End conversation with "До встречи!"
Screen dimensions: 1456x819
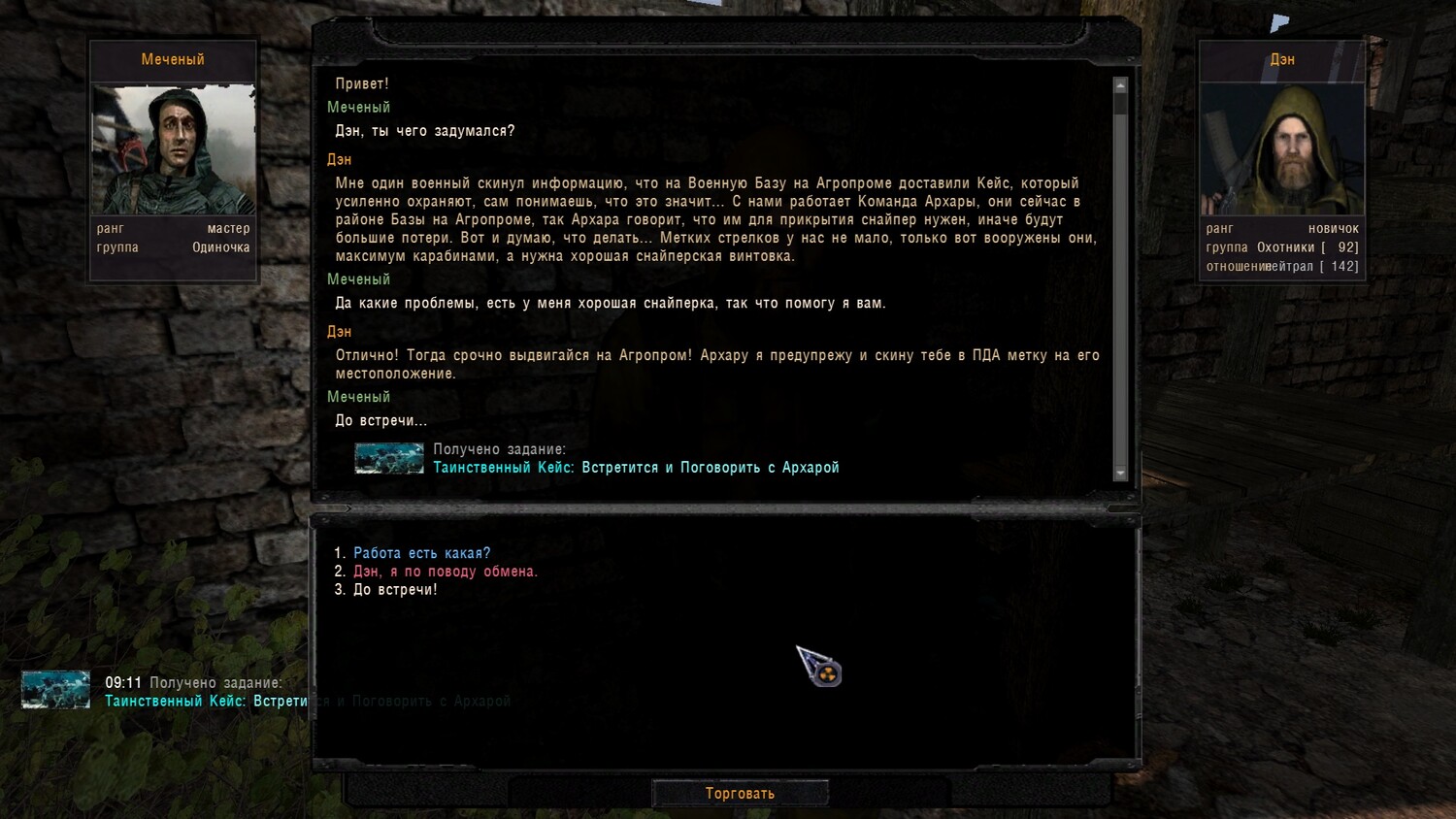click(x=395, y=590)
